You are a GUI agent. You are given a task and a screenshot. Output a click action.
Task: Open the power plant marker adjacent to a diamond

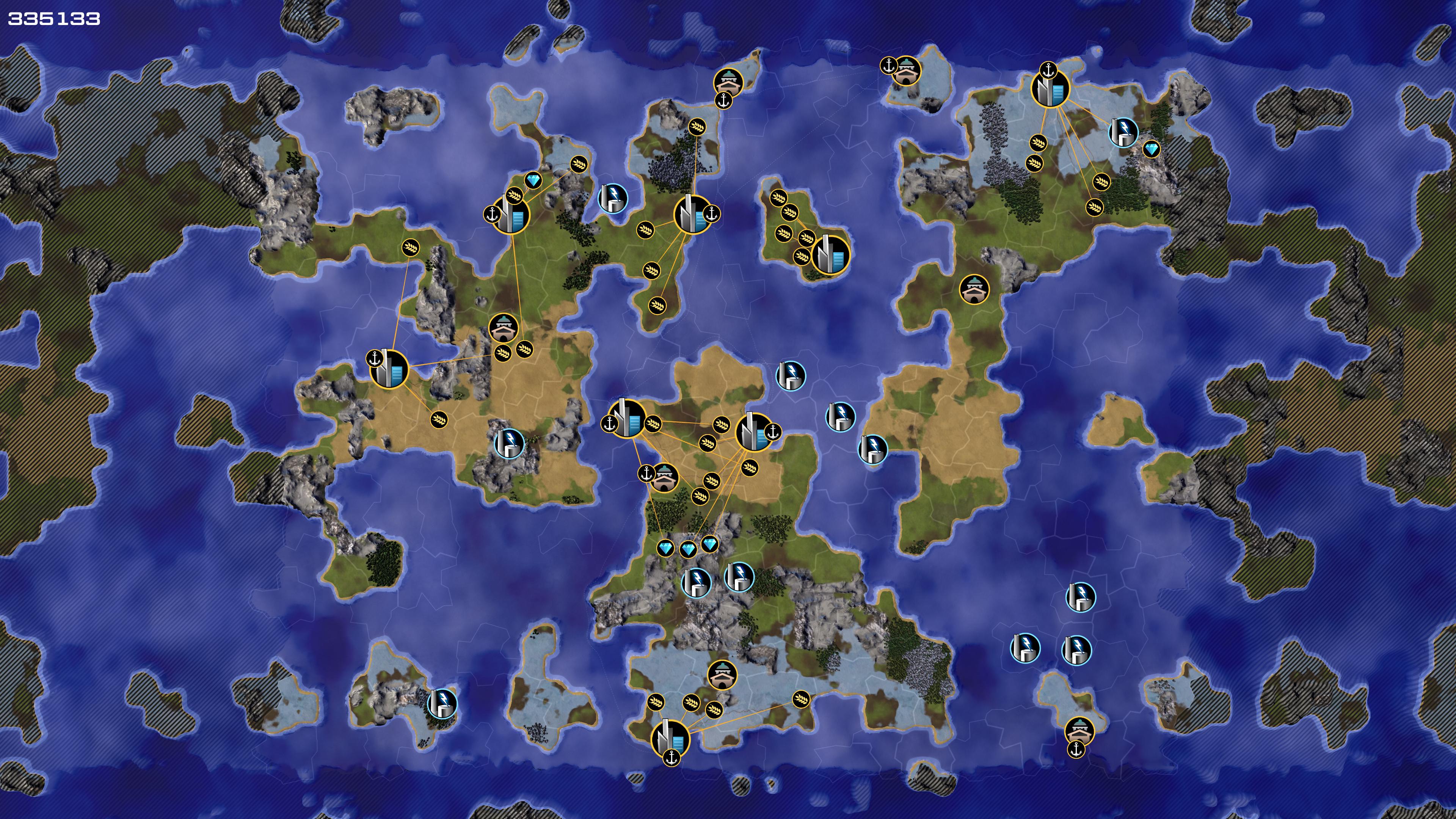(1123, 132)
